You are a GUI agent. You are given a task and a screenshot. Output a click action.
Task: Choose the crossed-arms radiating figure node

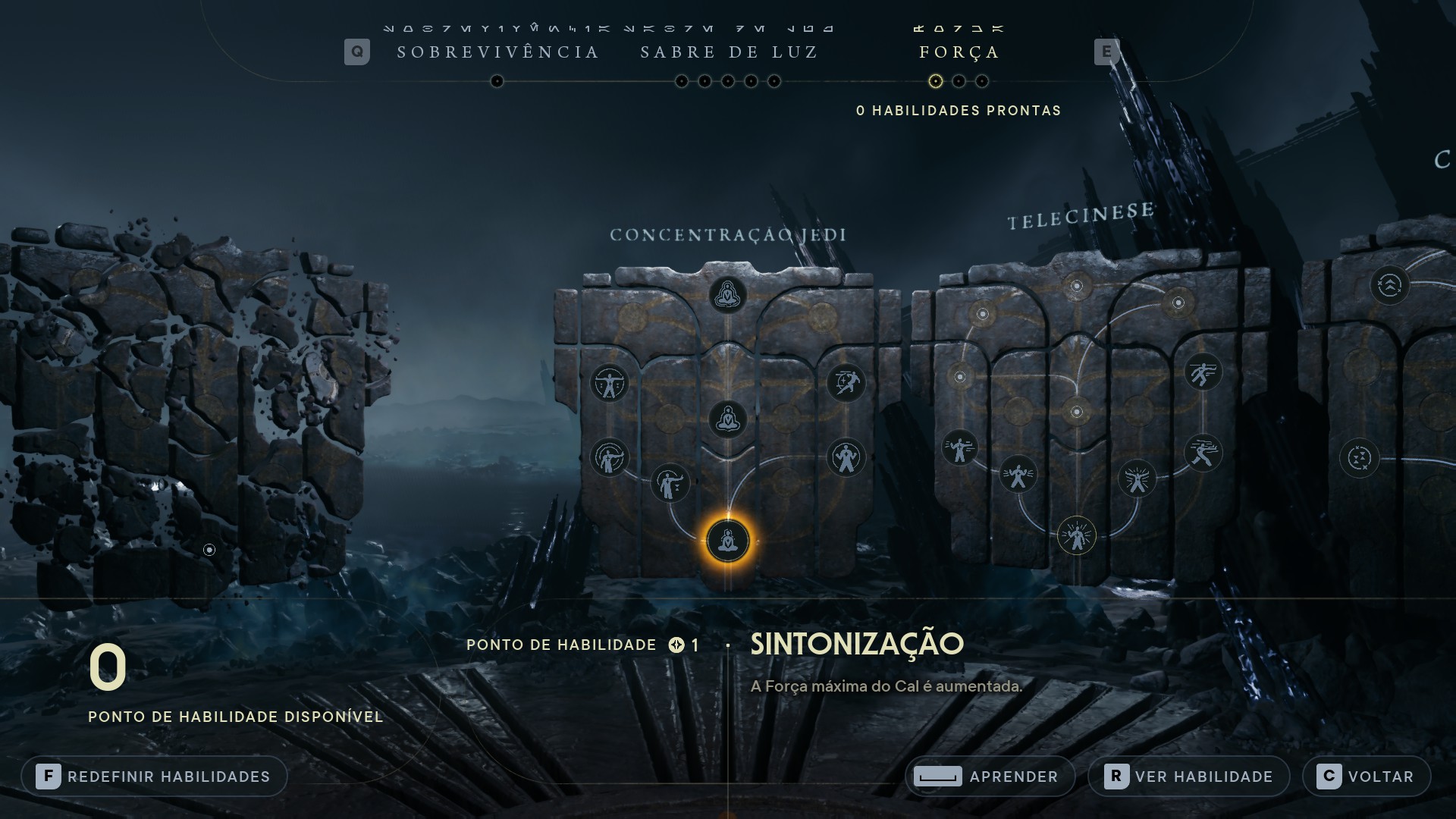click(x=1137, y=479)
